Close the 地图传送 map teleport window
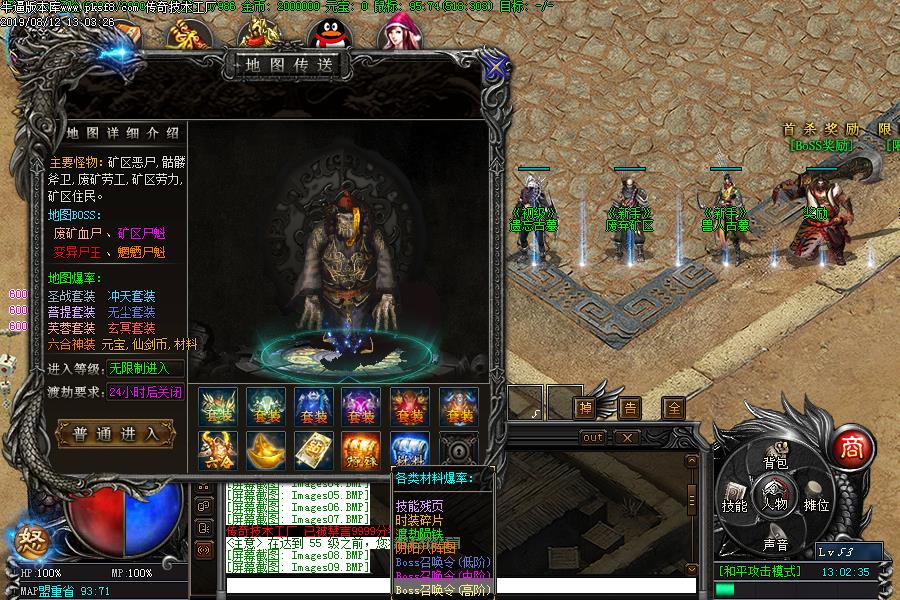Screen dimensions: 900x600 click(494, 66)
